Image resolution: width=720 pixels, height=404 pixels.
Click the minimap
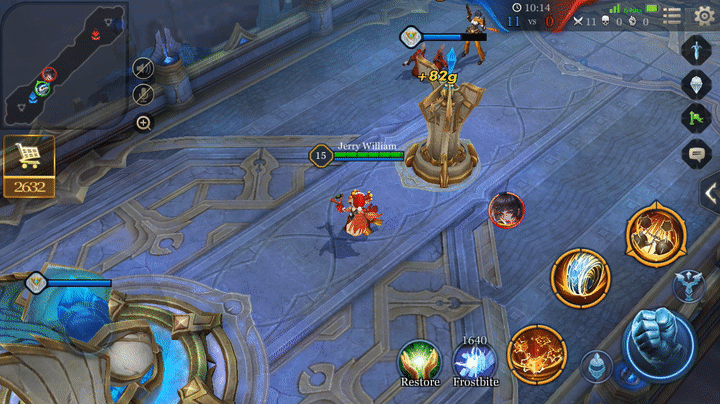pyautogui.click(x=62, y=64)
